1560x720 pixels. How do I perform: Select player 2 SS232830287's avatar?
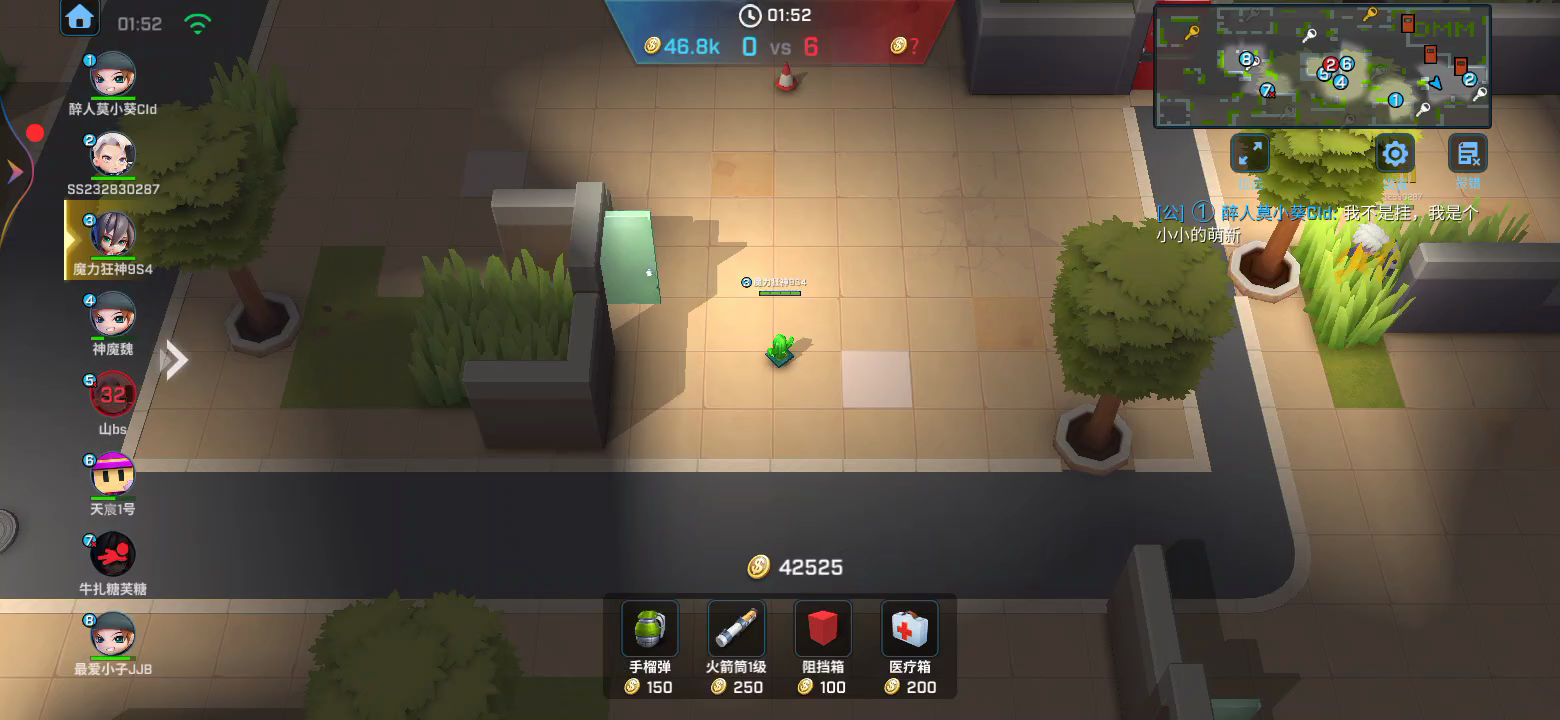coord(113,155)
